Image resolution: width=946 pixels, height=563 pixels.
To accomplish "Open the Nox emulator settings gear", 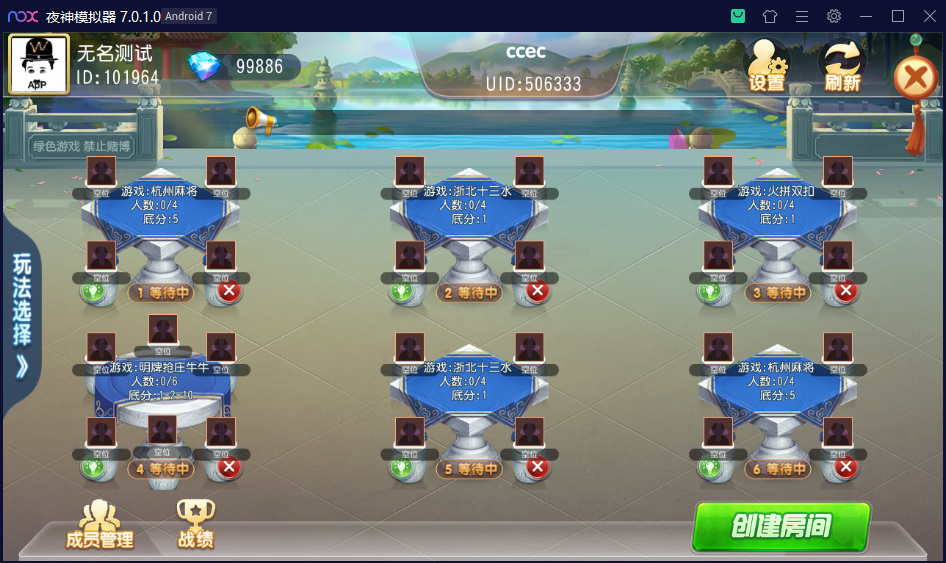I will click(x=834, y=16).
